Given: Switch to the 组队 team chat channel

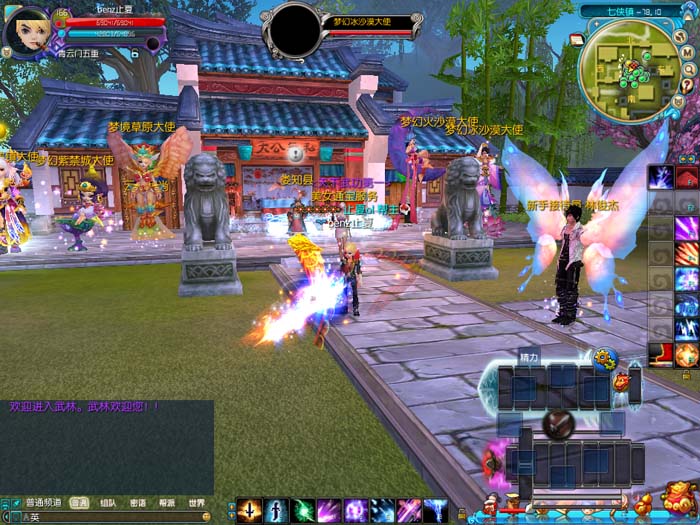Looking at the screenshot, I should [x=107, y=503].
